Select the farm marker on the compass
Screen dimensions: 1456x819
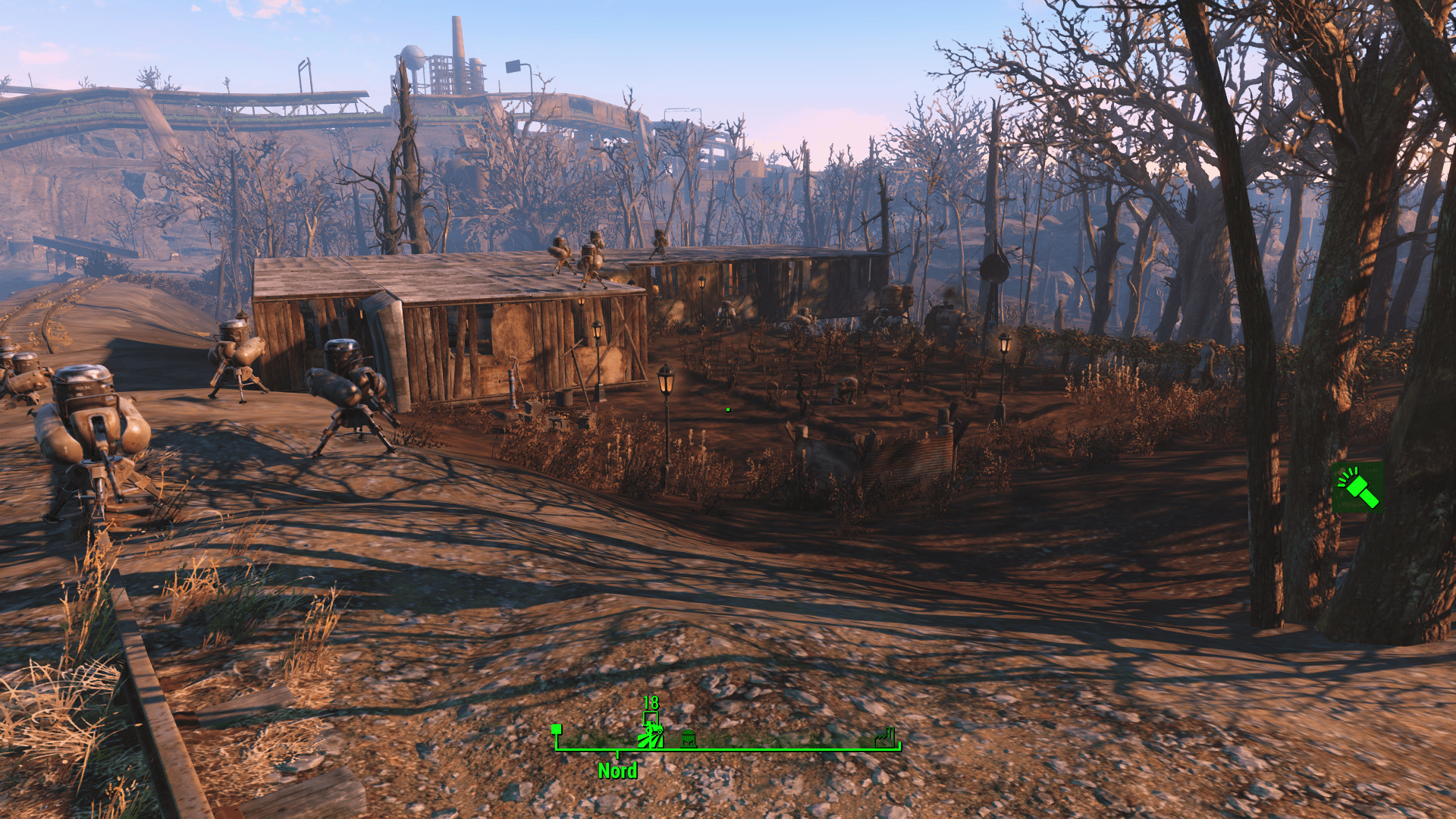click(650, 736)
